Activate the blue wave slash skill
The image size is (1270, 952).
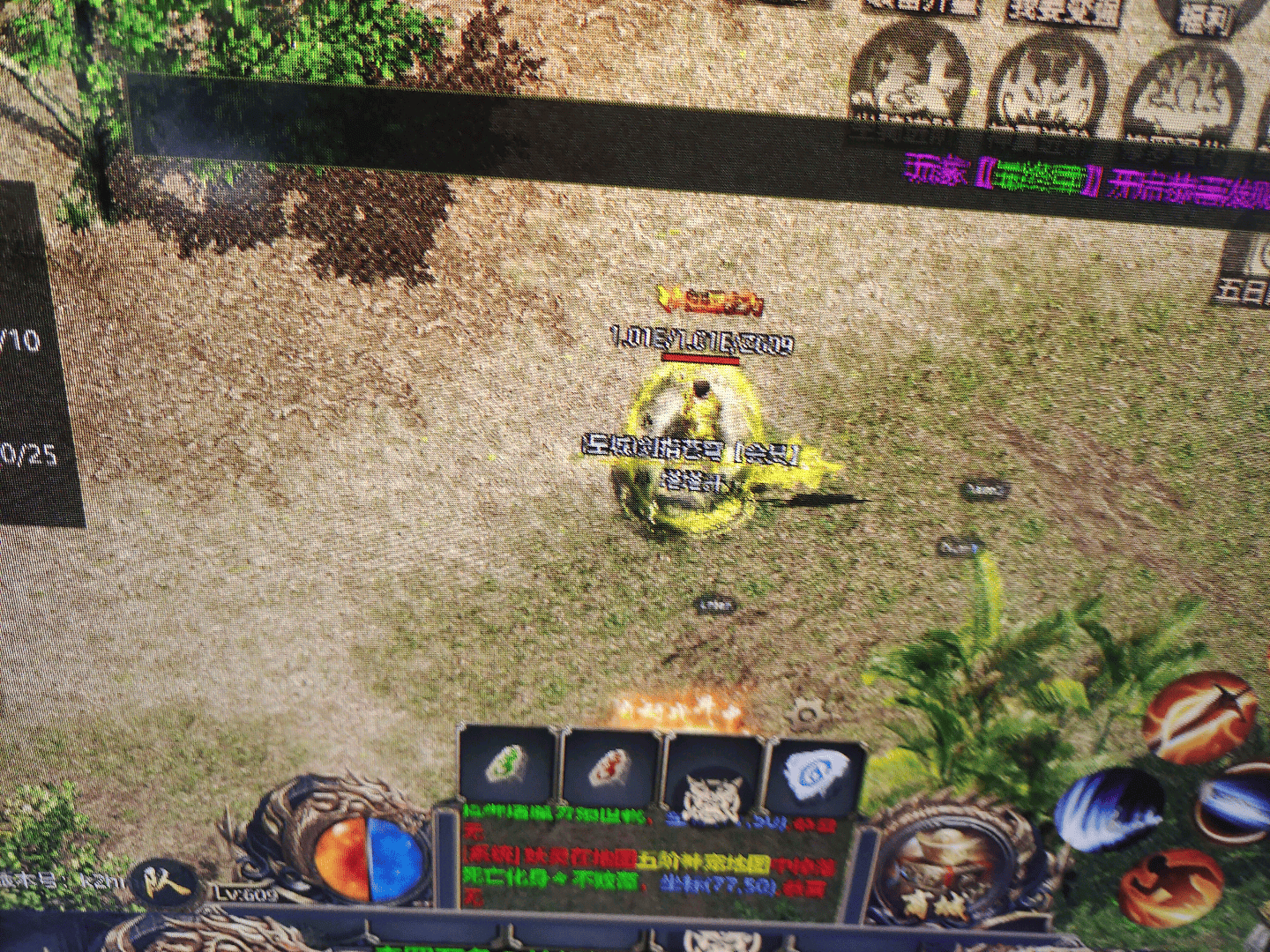(1110, 809)
